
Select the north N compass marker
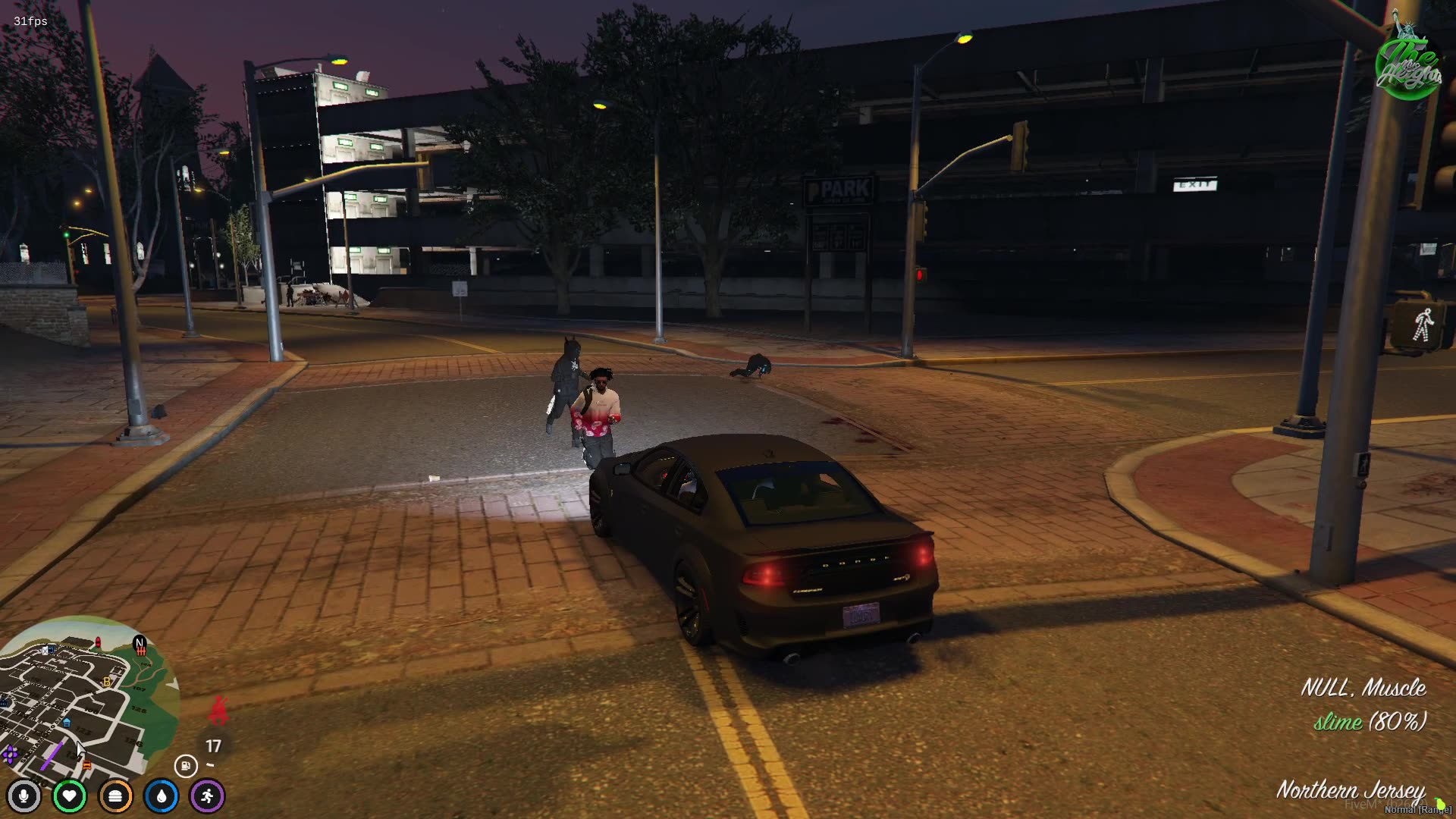(140, 644)
